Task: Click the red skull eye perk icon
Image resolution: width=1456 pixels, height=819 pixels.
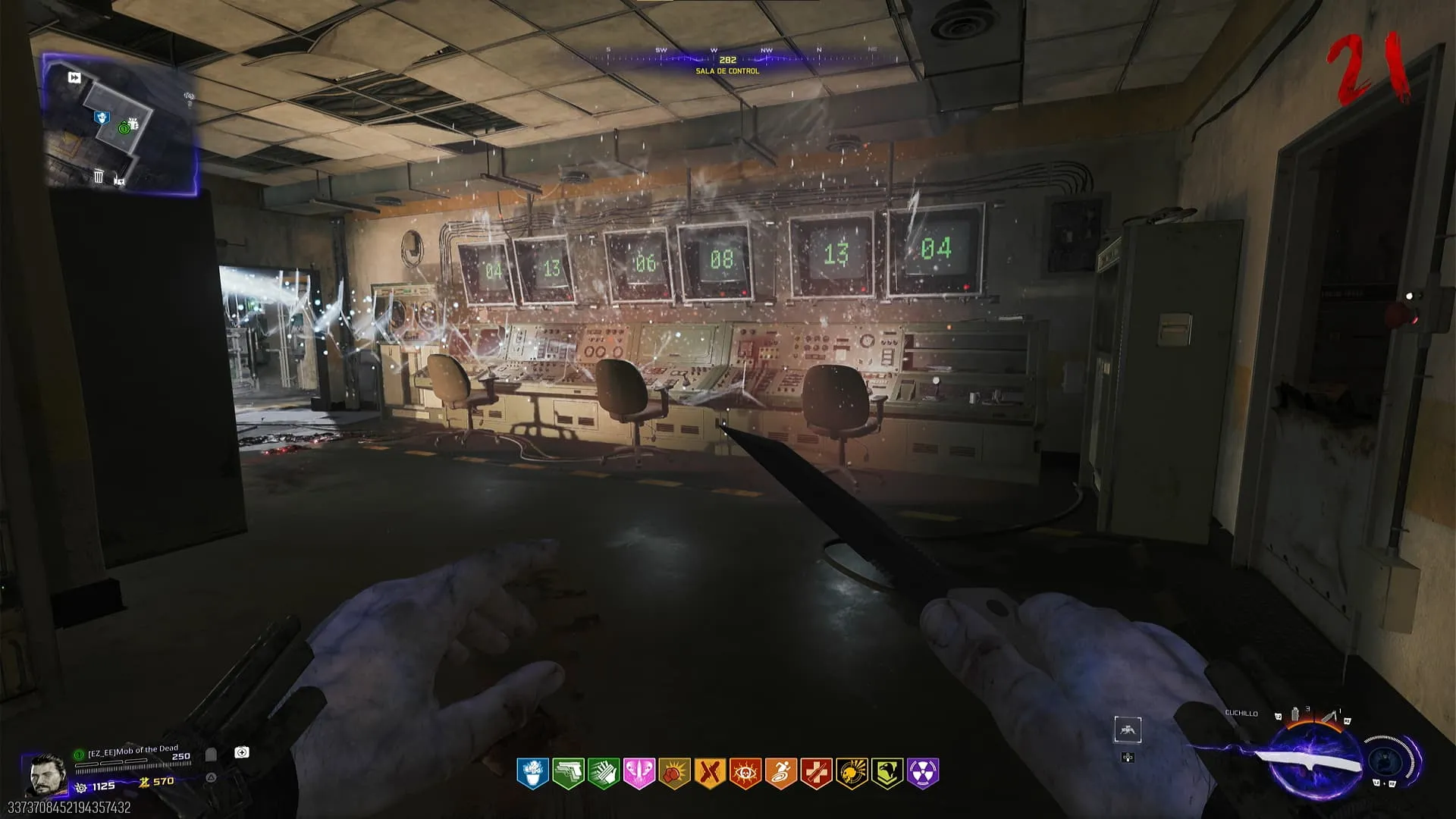Action: [745, 773]
